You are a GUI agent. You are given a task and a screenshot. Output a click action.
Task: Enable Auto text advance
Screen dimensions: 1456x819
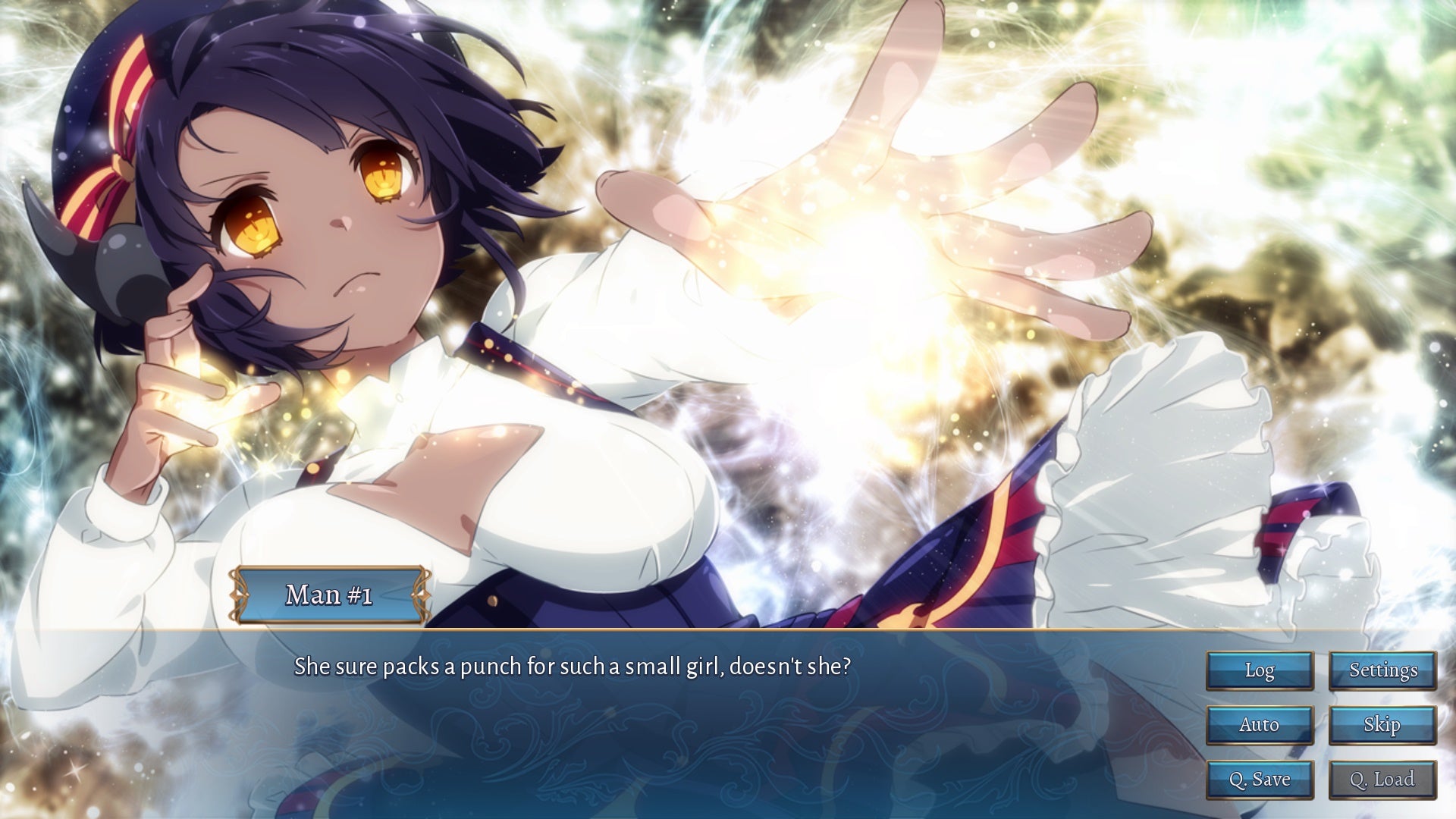tap(1260, 725)
